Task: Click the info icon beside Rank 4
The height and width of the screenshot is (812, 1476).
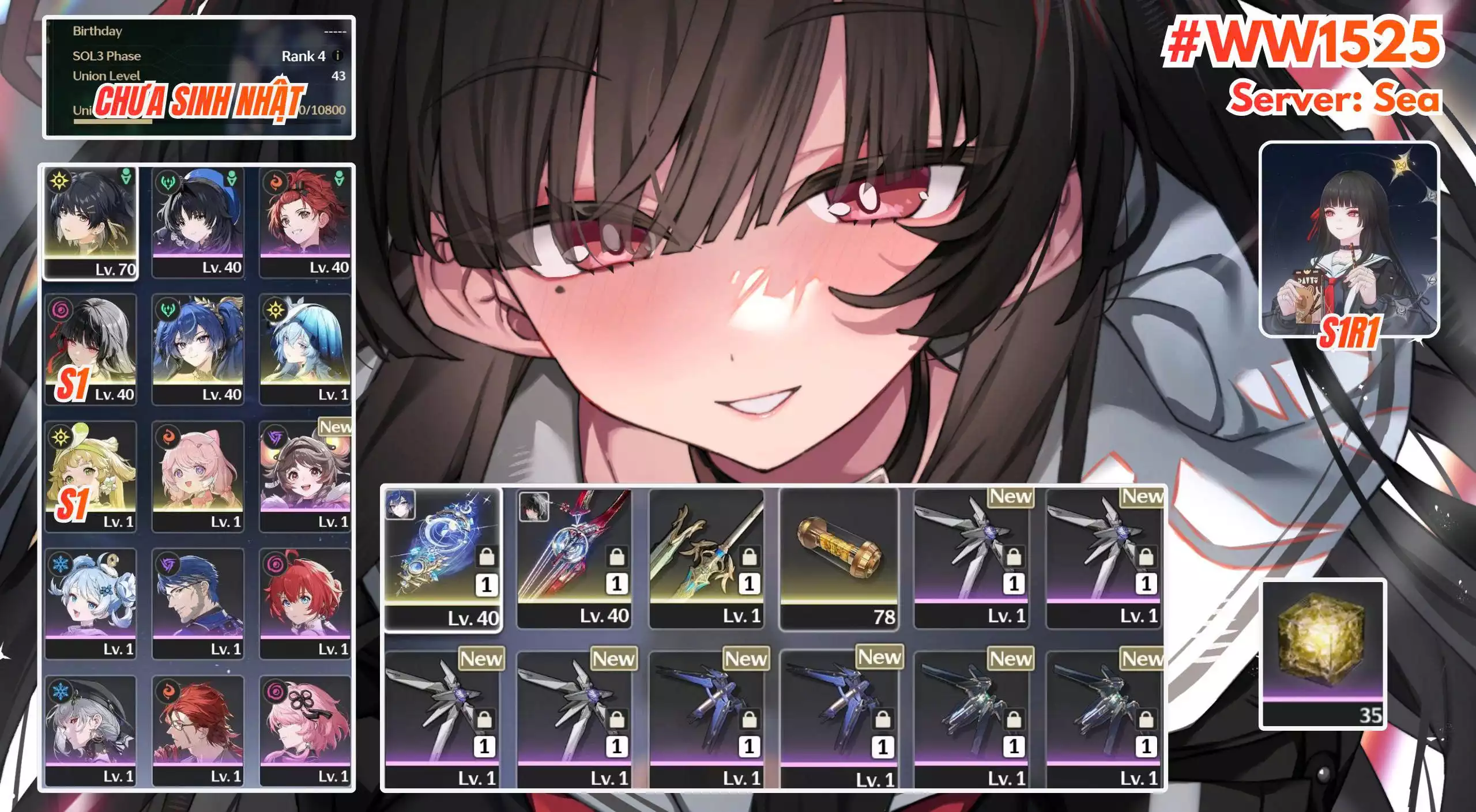Action: point(338,56)
